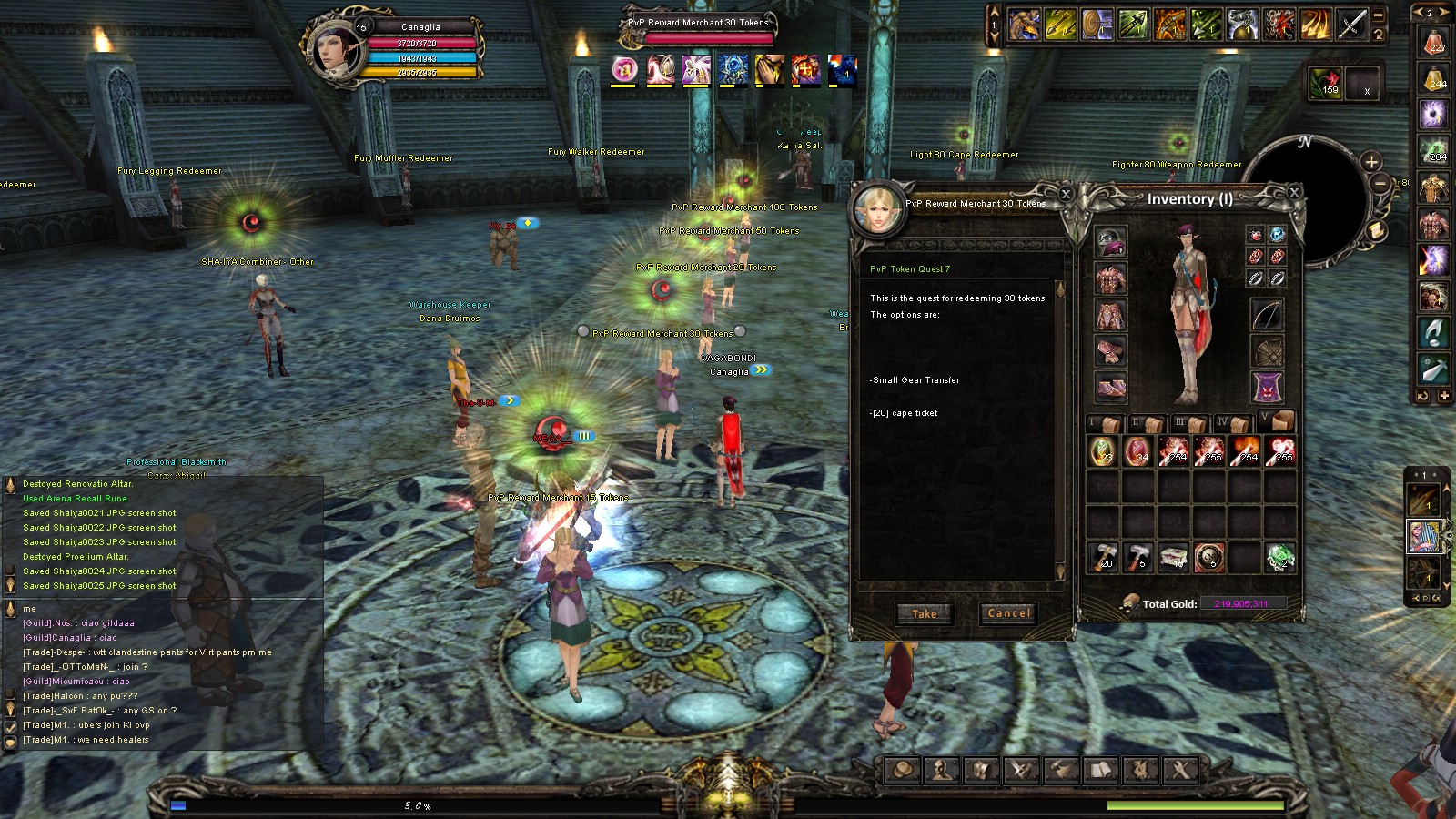
Task: Use the sword skill on top hotbar
Action: (x=1350, y=25)
